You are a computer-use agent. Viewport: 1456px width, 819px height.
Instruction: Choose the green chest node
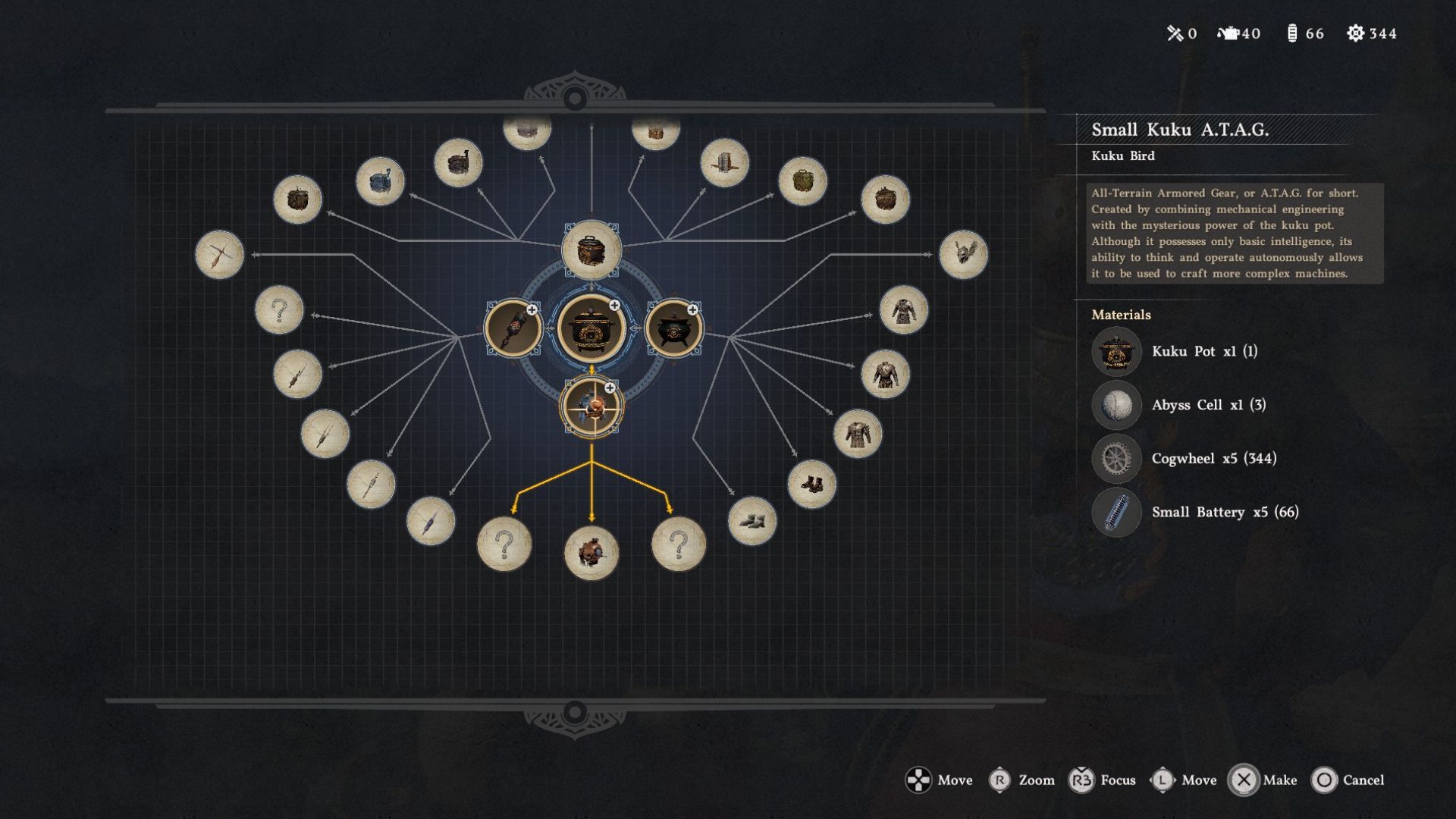click(802, 181)
